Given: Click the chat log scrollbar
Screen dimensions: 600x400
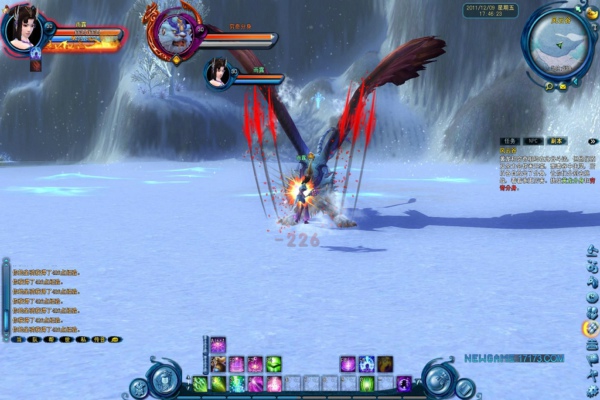Looking at the screenshot, I should [x=6, y=298].
